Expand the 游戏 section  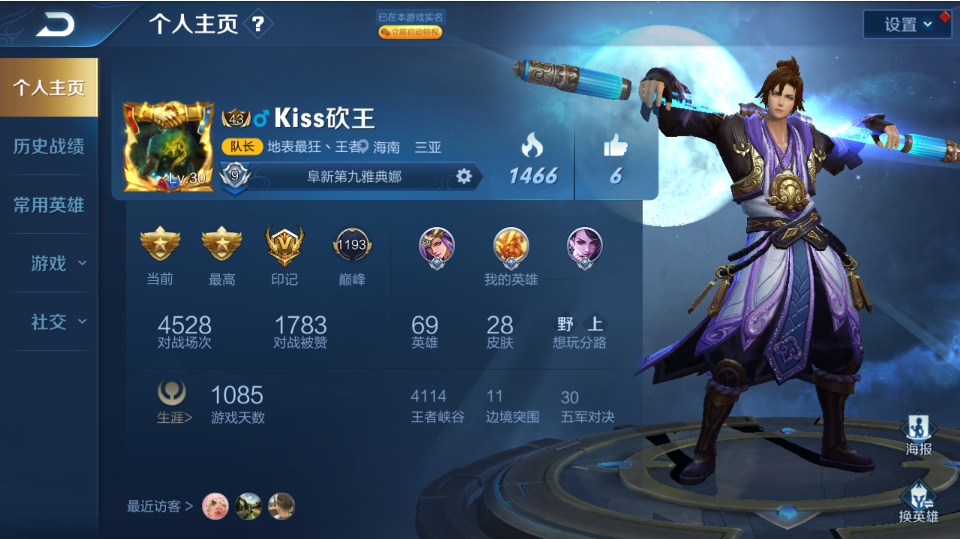coord(57,263)
